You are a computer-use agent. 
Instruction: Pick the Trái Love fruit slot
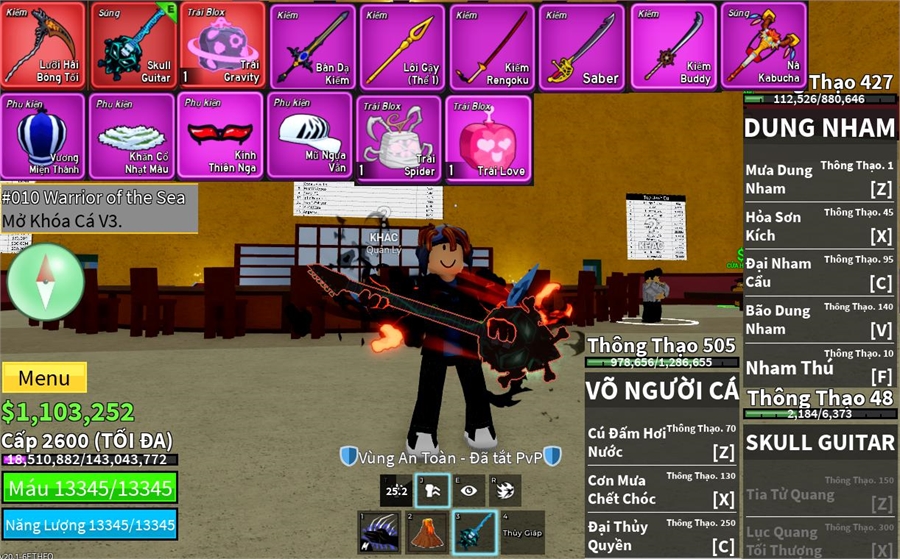(x=488, y=139)
